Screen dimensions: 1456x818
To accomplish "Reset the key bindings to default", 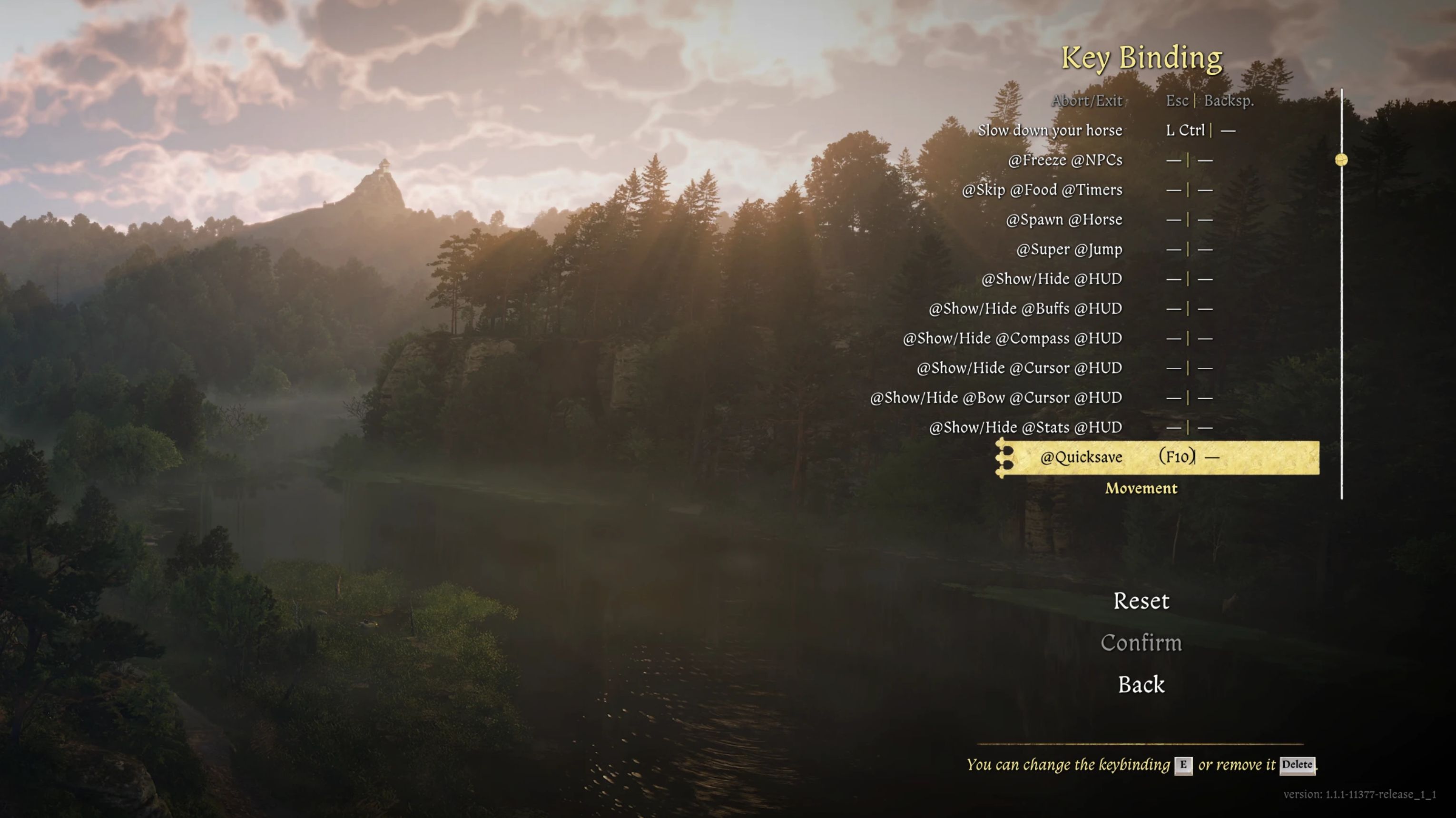I will click(x=1141, y=601).
